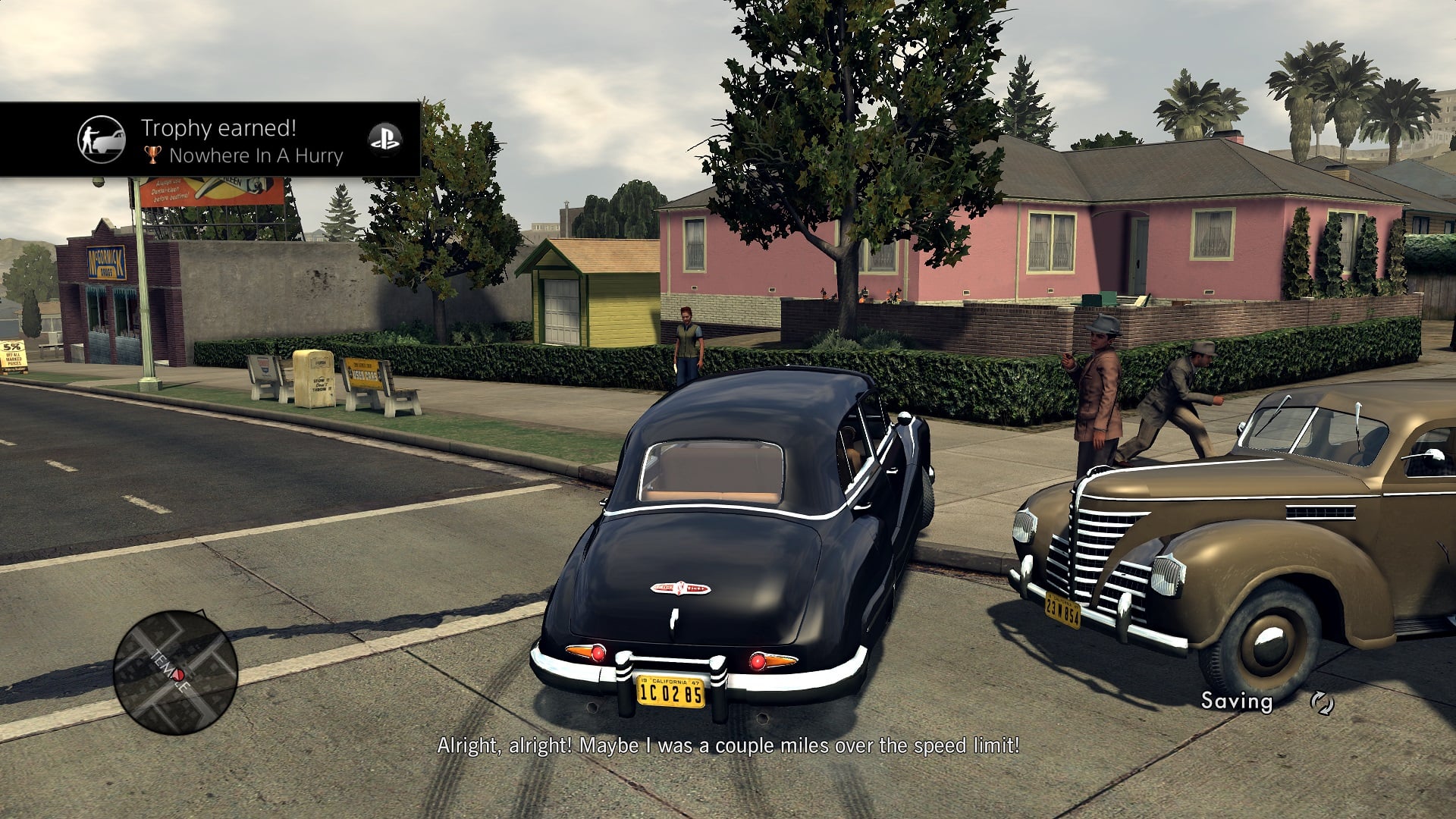Select the Nowhere In A Hurry trophy icon

101,140
